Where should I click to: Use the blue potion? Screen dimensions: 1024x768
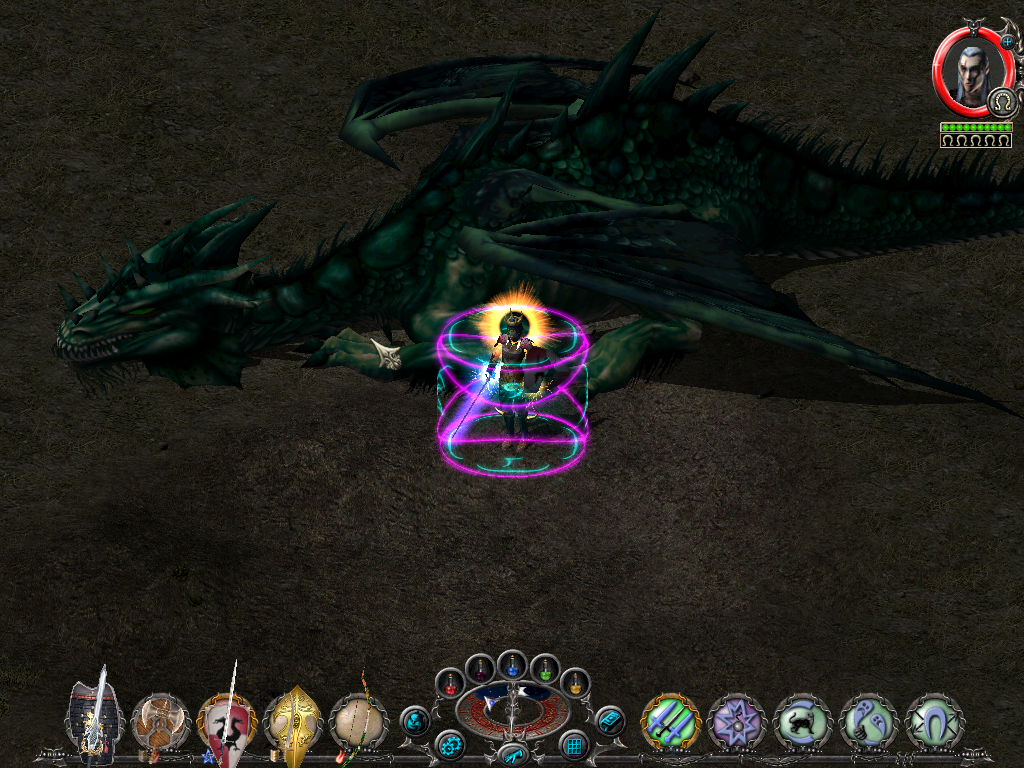tap(512, 661)
